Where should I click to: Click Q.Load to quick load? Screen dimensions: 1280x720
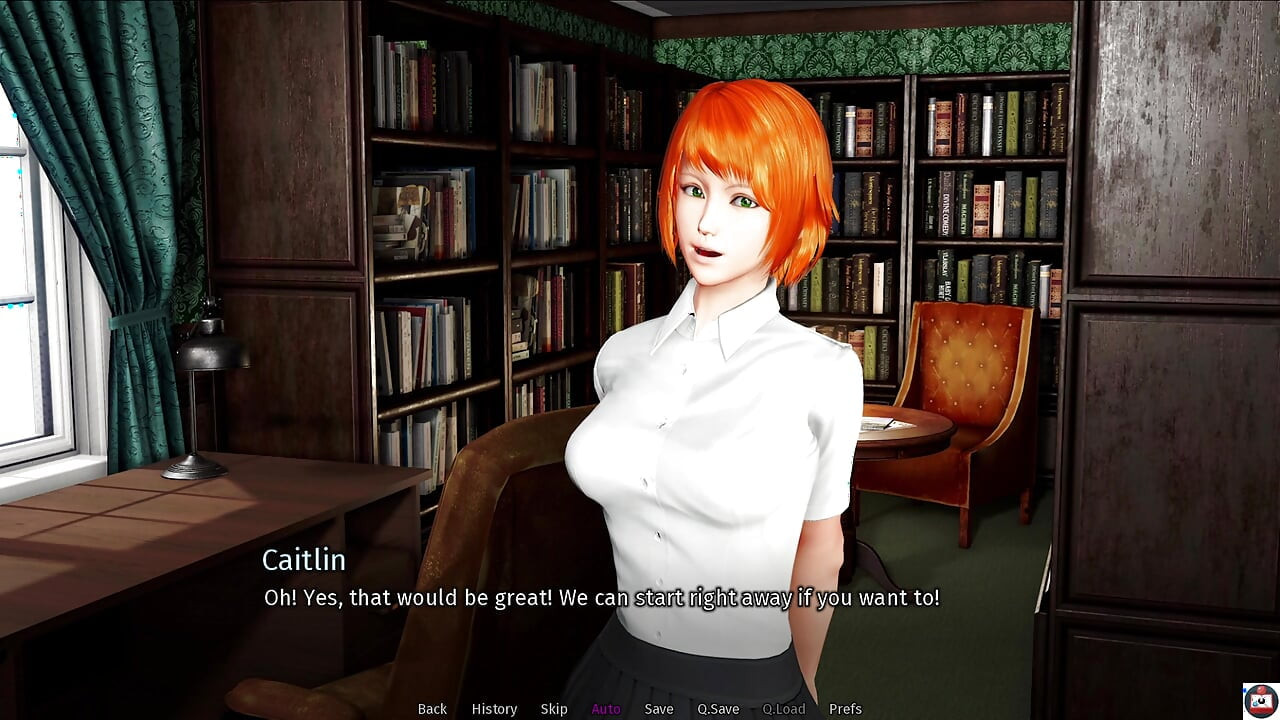pos(784,709)
